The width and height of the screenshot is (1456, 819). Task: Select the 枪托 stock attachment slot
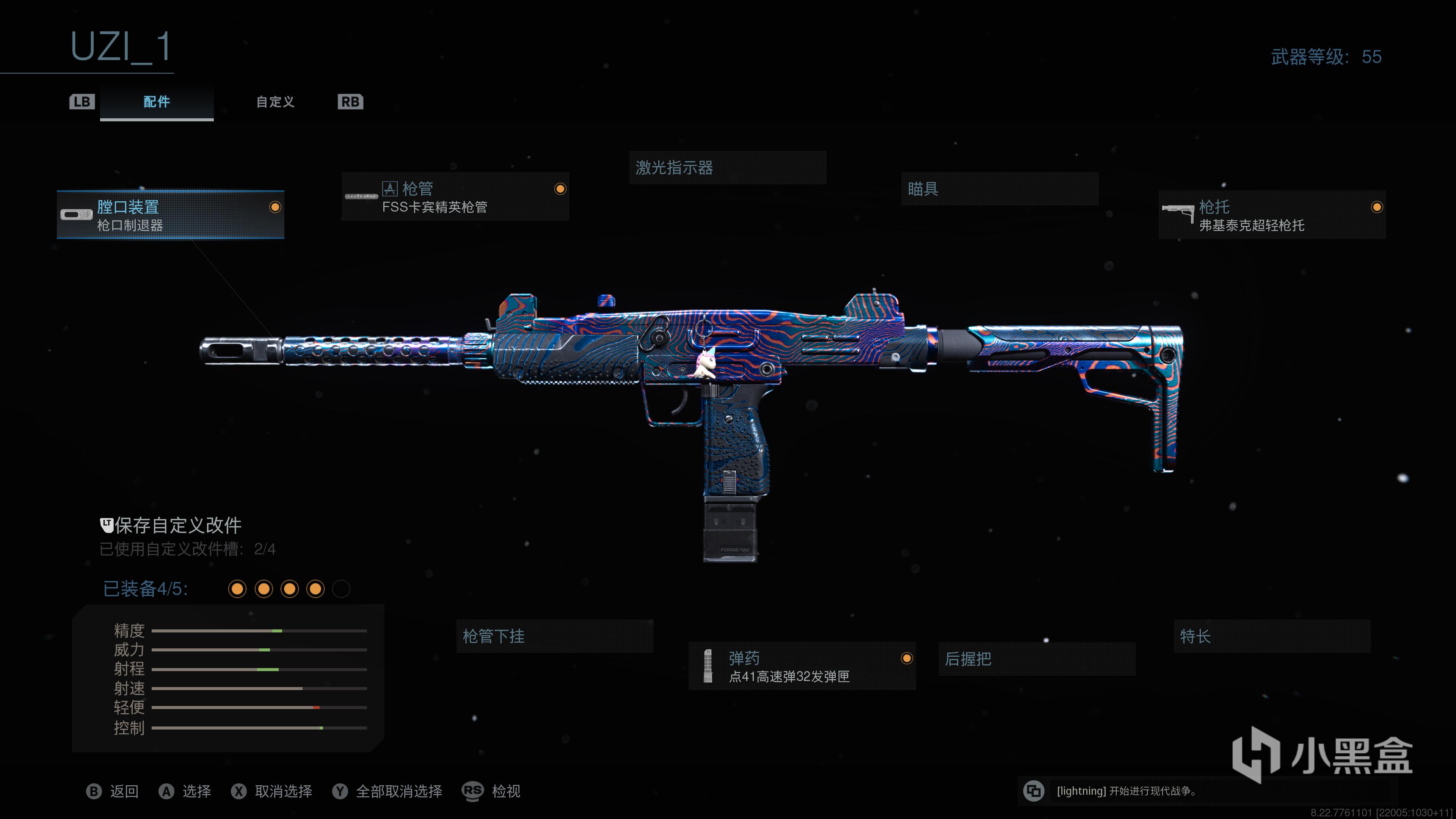[1272, 215]
